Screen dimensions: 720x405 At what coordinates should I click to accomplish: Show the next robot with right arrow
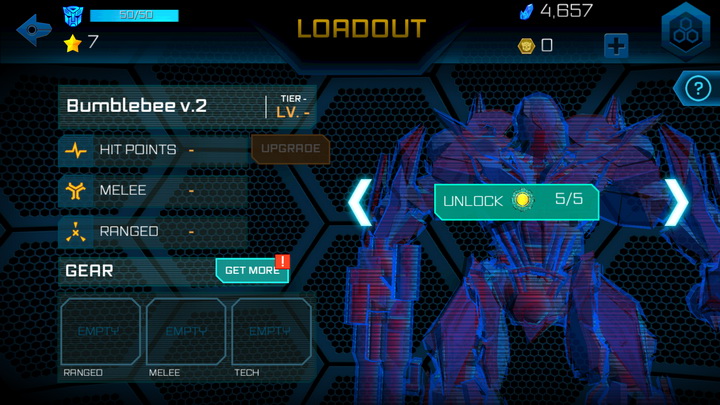click(677, 201)
